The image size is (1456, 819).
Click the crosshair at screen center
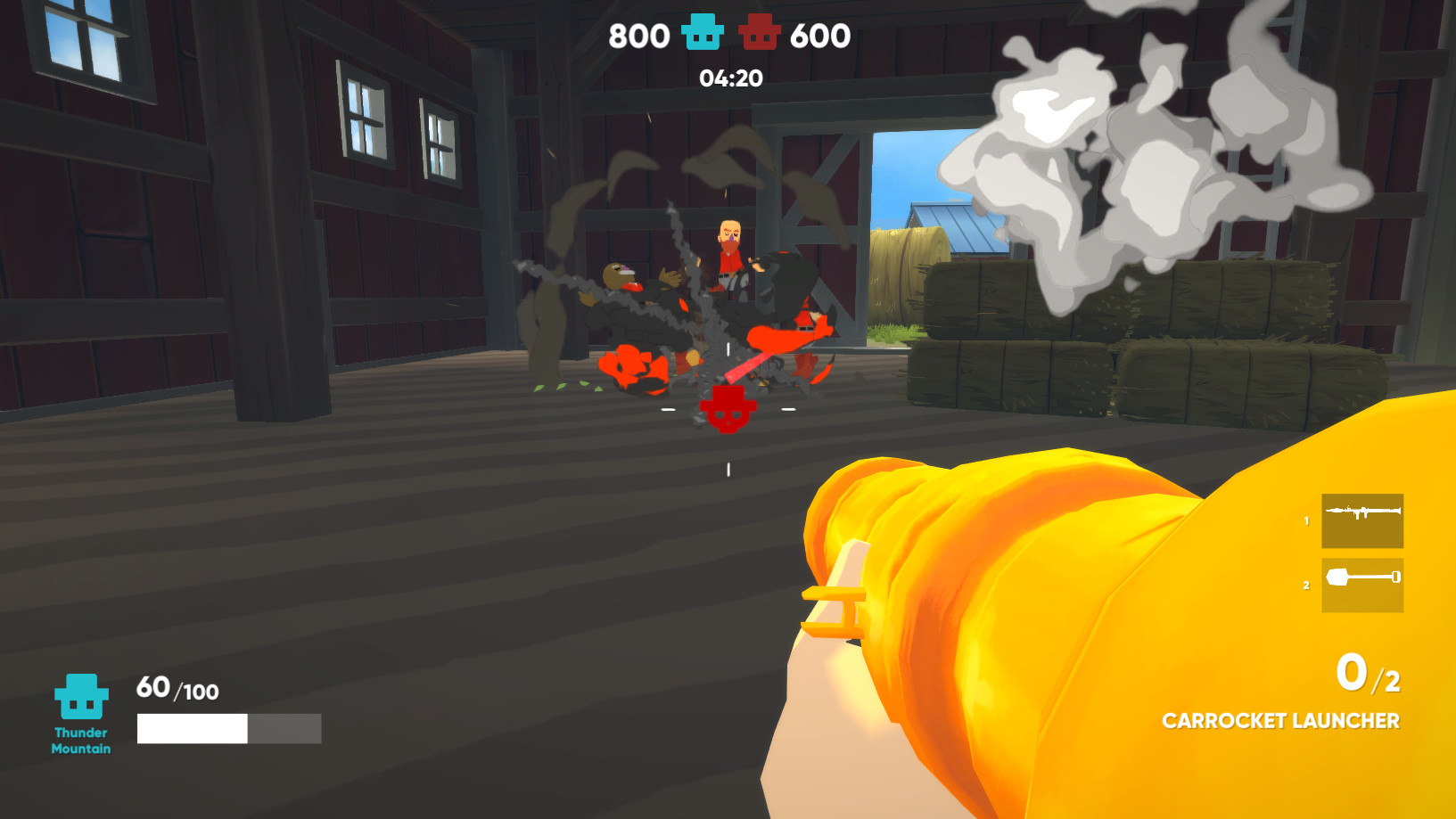(728, 408)
